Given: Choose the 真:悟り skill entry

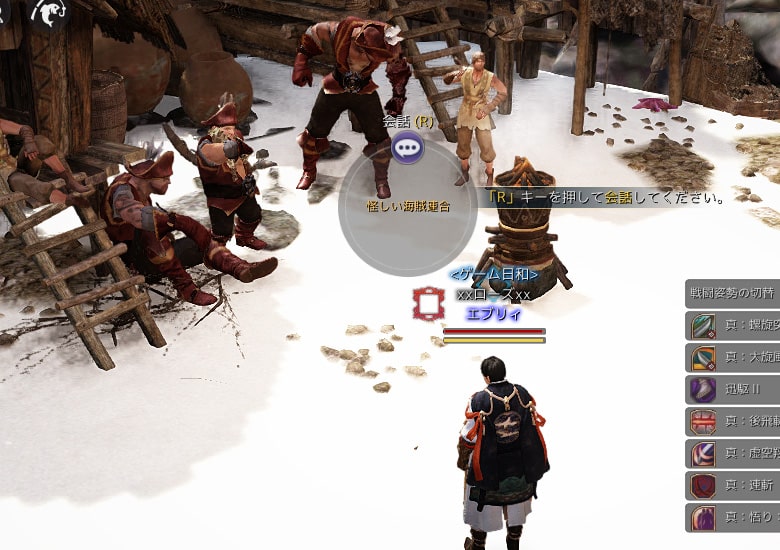Looking at the screenshot, I should pos(733,518).
